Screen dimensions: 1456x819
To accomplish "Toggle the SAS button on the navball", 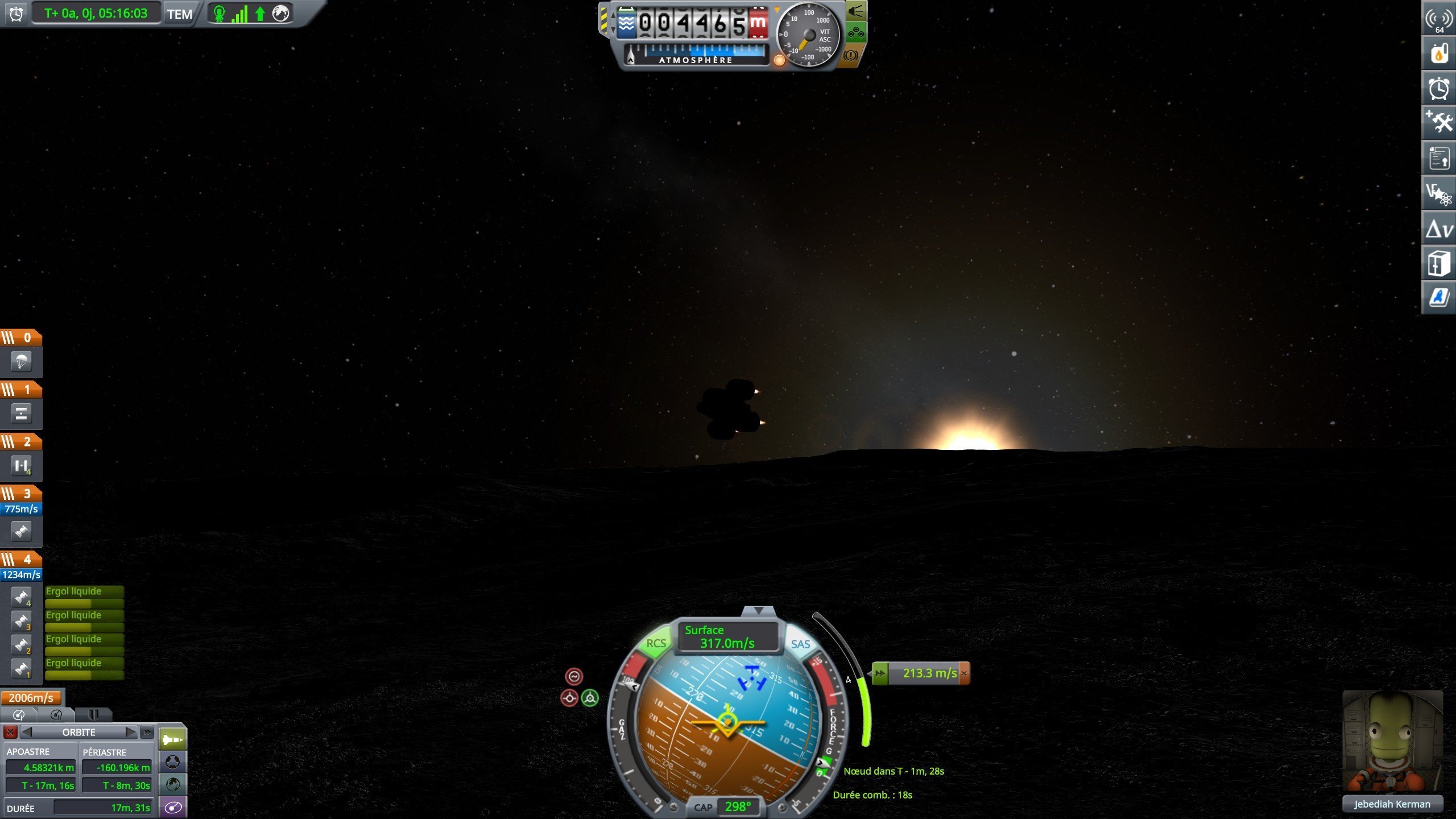I will (x=800, y=644).
